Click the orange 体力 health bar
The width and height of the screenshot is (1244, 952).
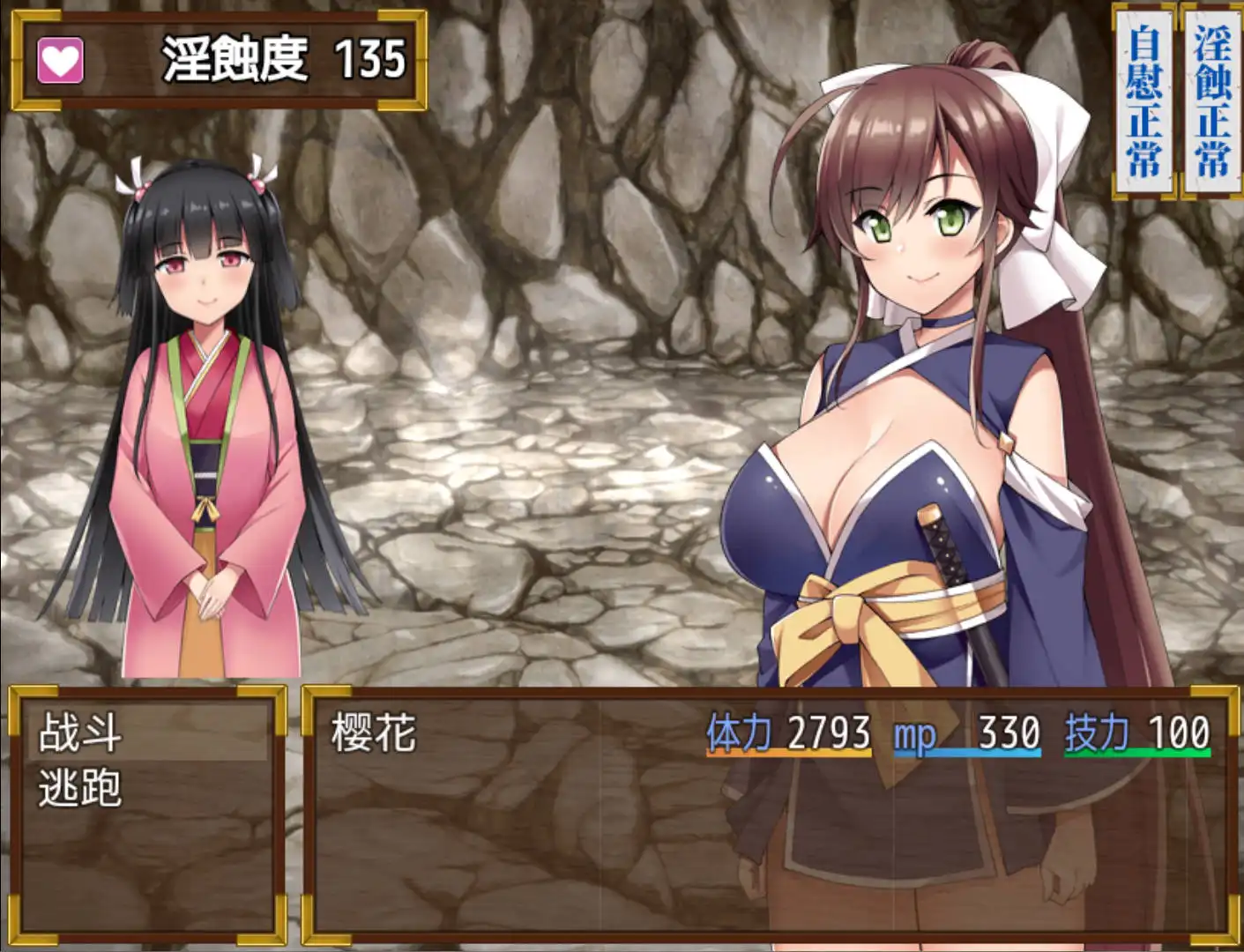[x=789, y=752]
